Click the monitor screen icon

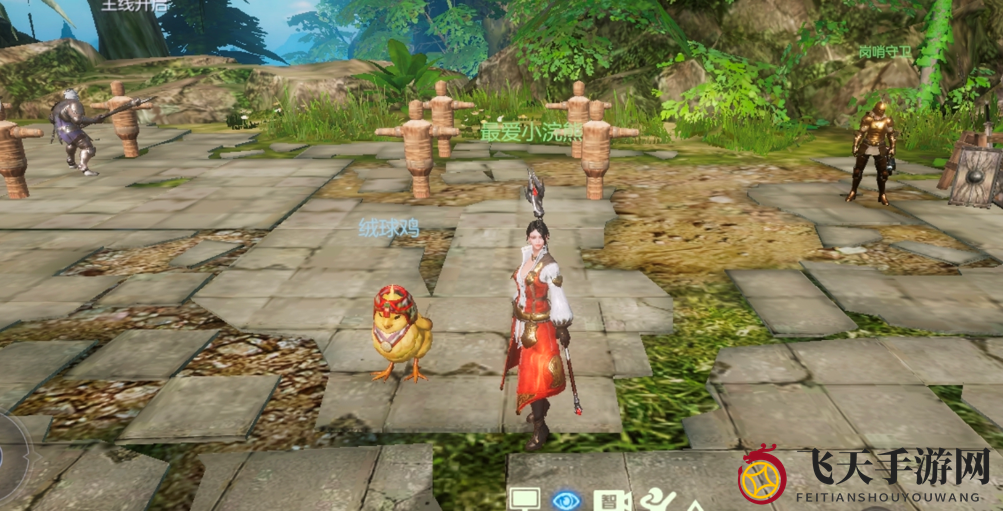pos(524,498)
